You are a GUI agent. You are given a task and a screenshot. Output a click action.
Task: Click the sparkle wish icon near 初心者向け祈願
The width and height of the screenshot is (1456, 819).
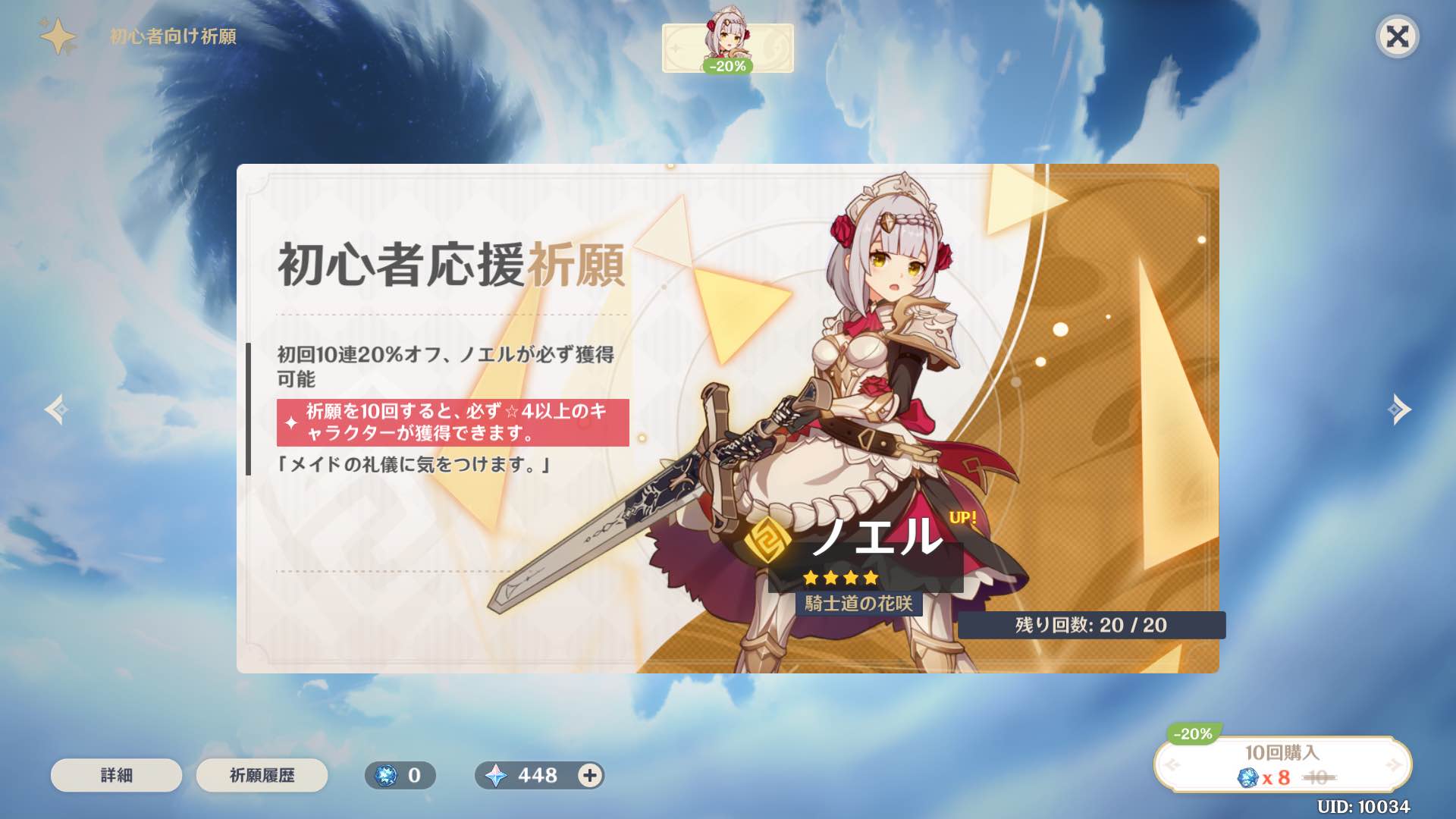tap(59, 34)
